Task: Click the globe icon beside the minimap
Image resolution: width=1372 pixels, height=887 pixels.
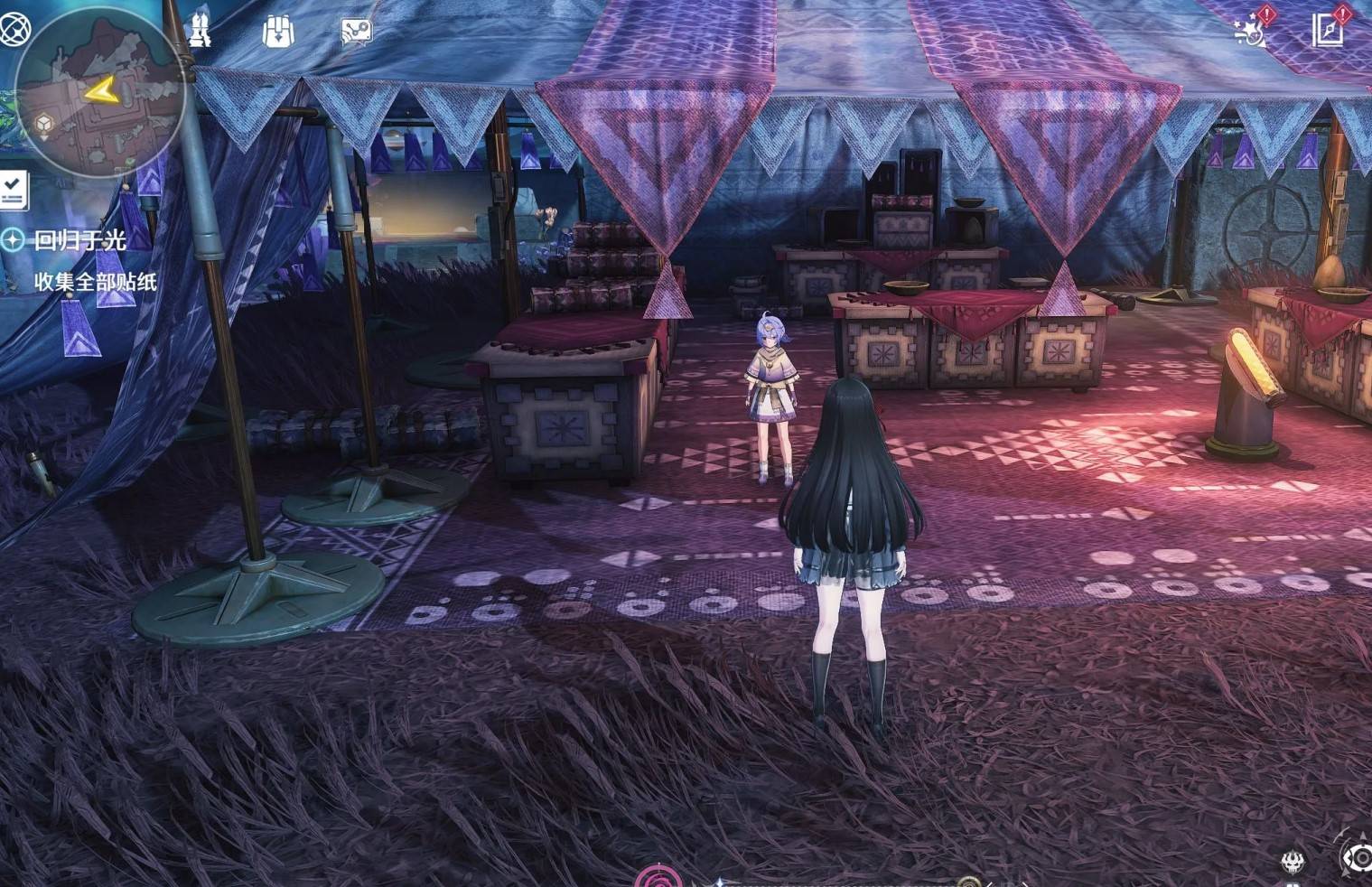Action: [x=13, y=29]
